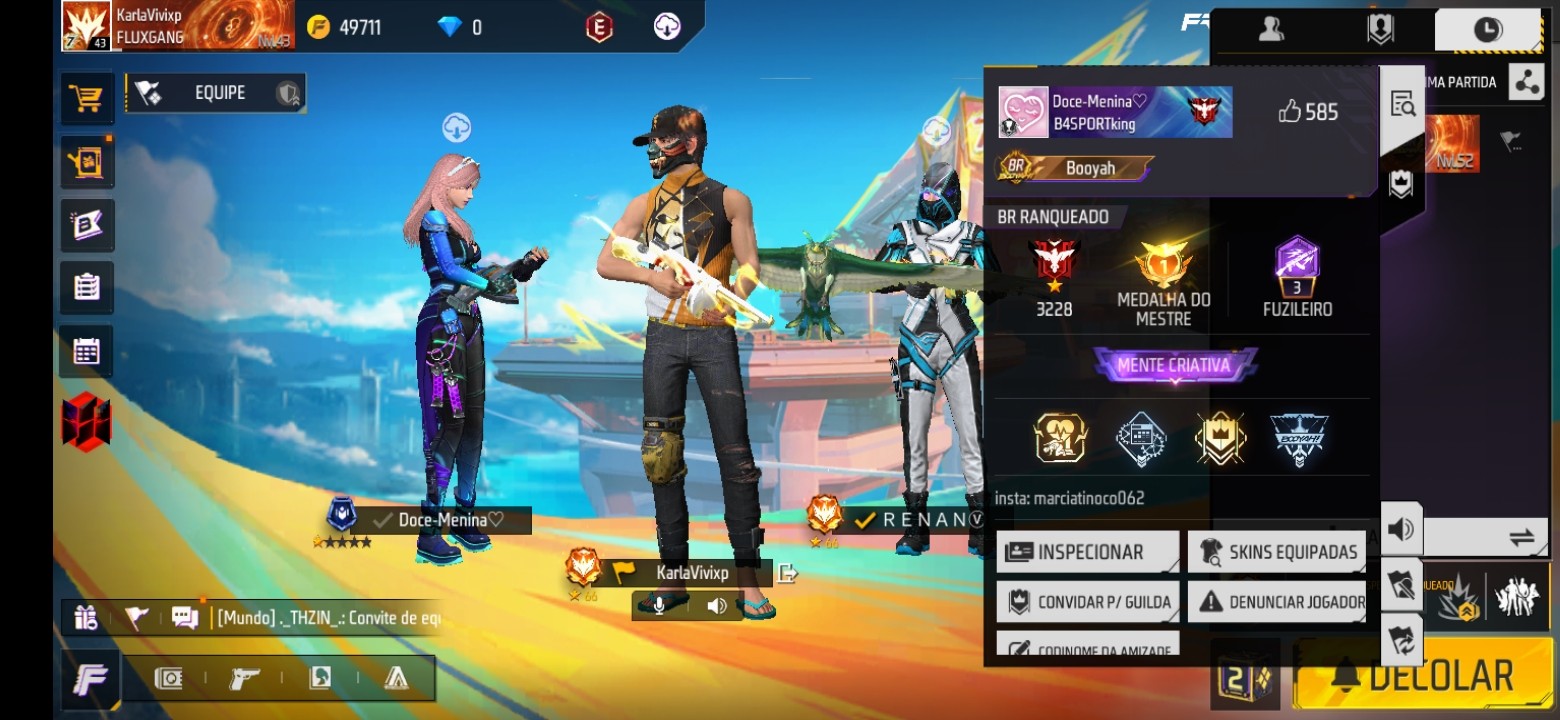Open KarlaVivixp's profile banner
Screen dimensions: 1560x720
pos(178,25)
